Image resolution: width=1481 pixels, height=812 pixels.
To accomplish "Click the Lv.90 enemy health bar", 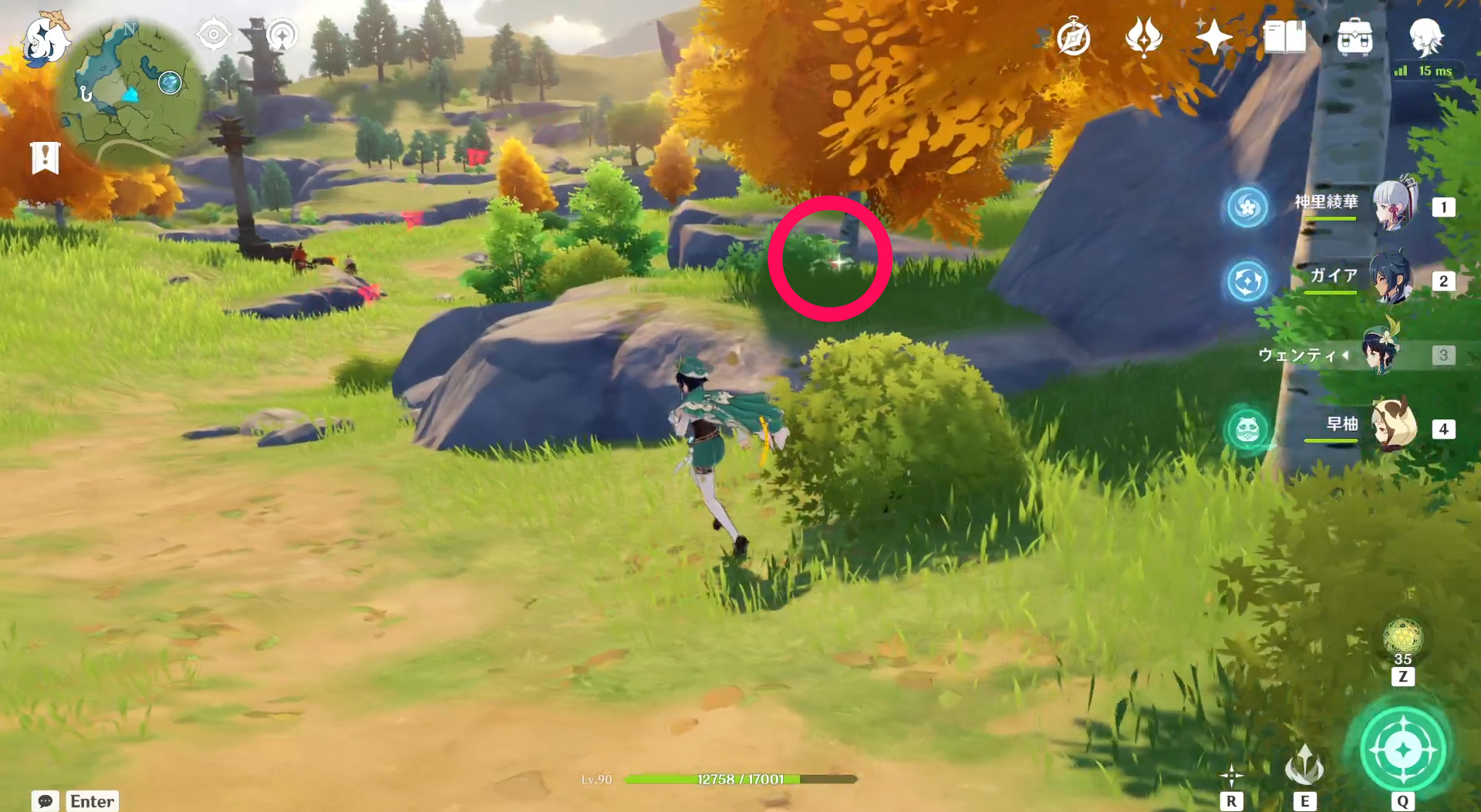I will [739, 779].
